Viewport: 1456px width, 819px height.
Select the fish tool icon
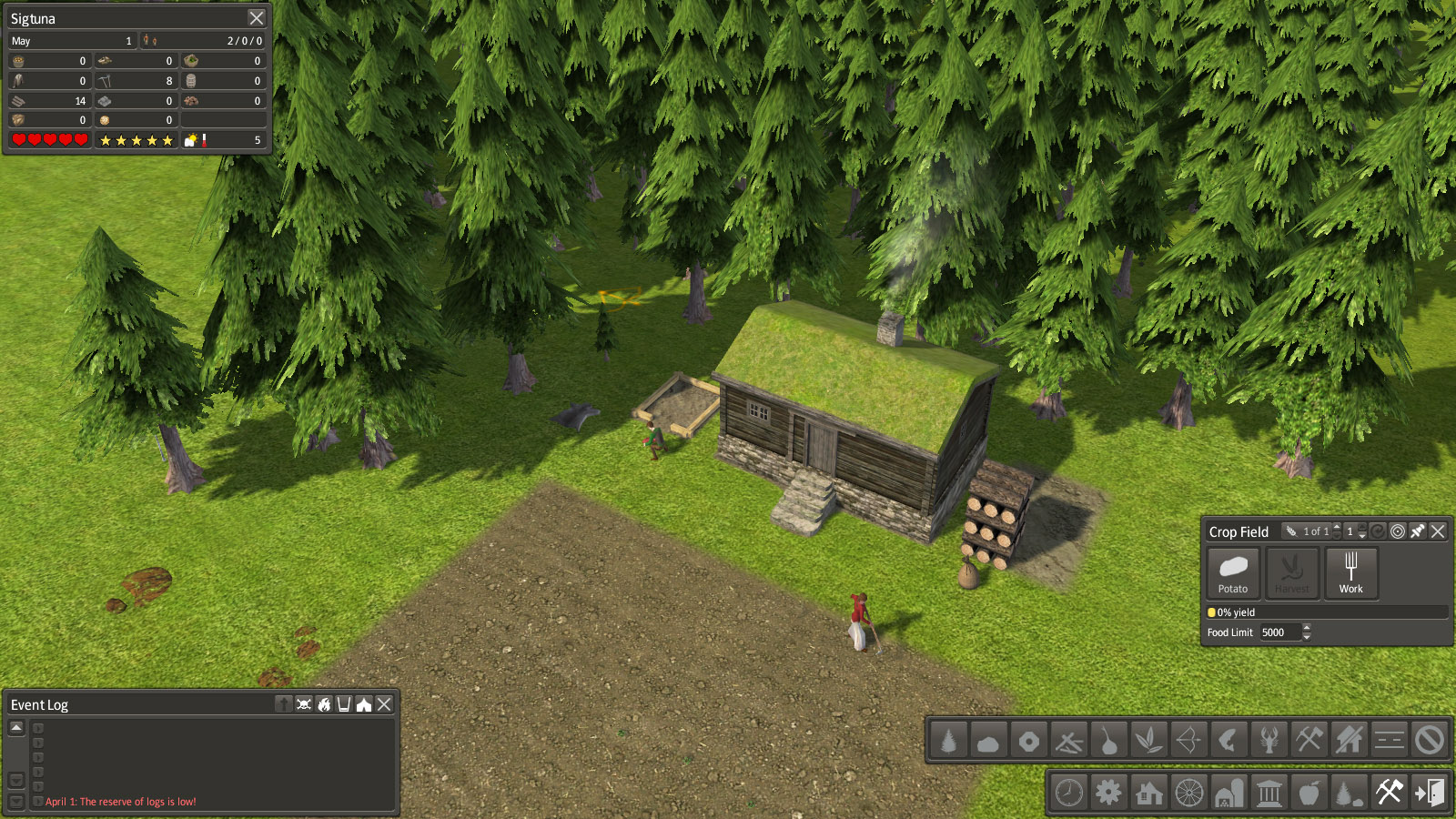click(x=1228, y=741)
